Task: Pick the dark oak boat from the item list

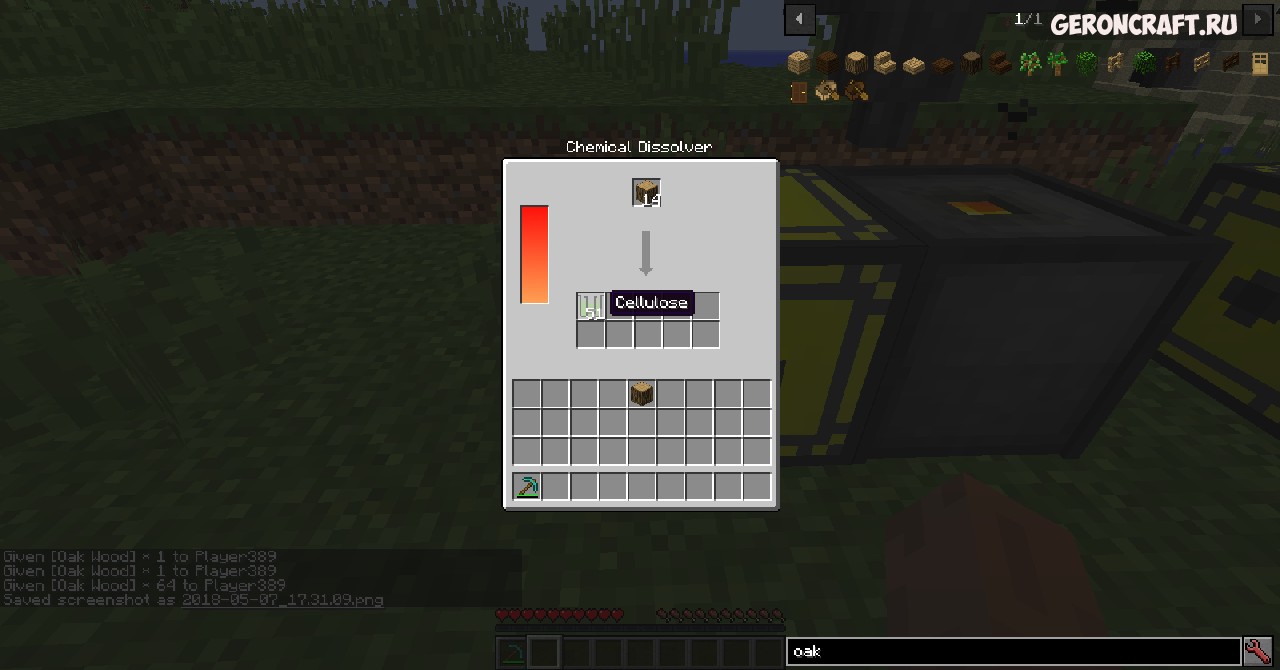Action: tap(856, 93)
